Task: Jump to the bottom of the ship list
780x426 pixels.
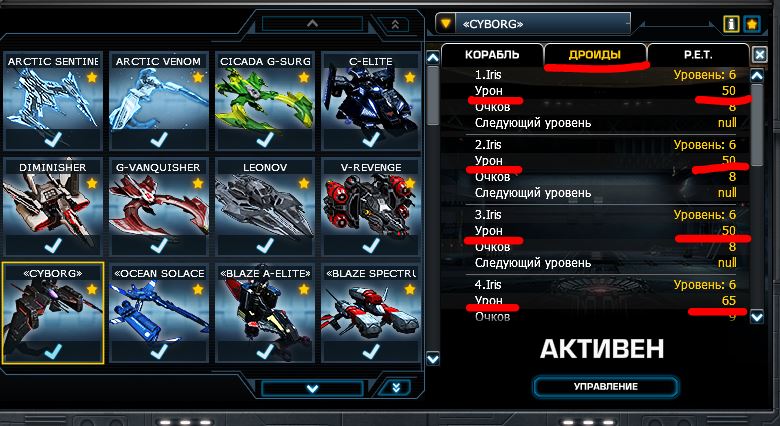Action: tap(398, 388)
